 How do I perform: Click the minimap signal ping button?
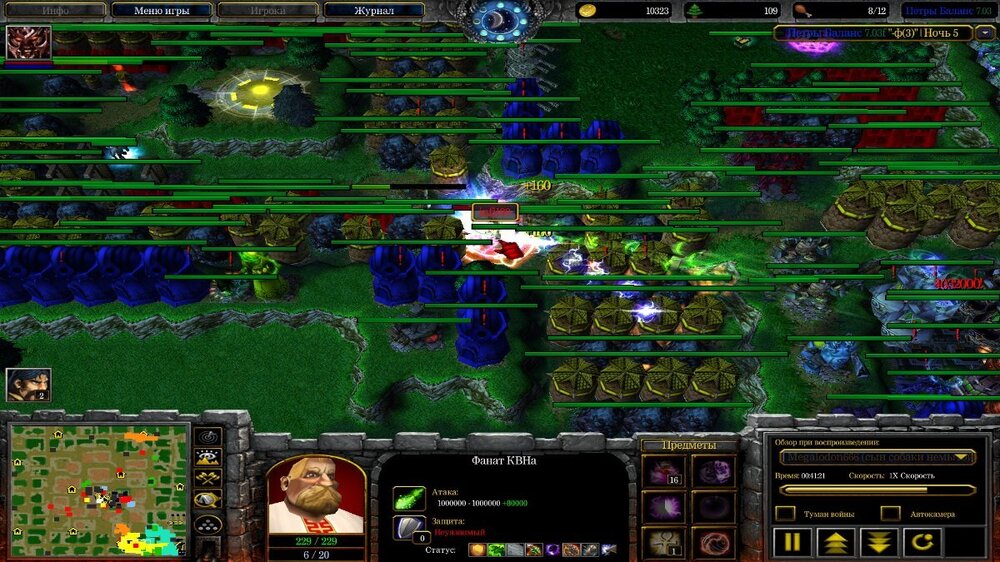tap(208, 437)
